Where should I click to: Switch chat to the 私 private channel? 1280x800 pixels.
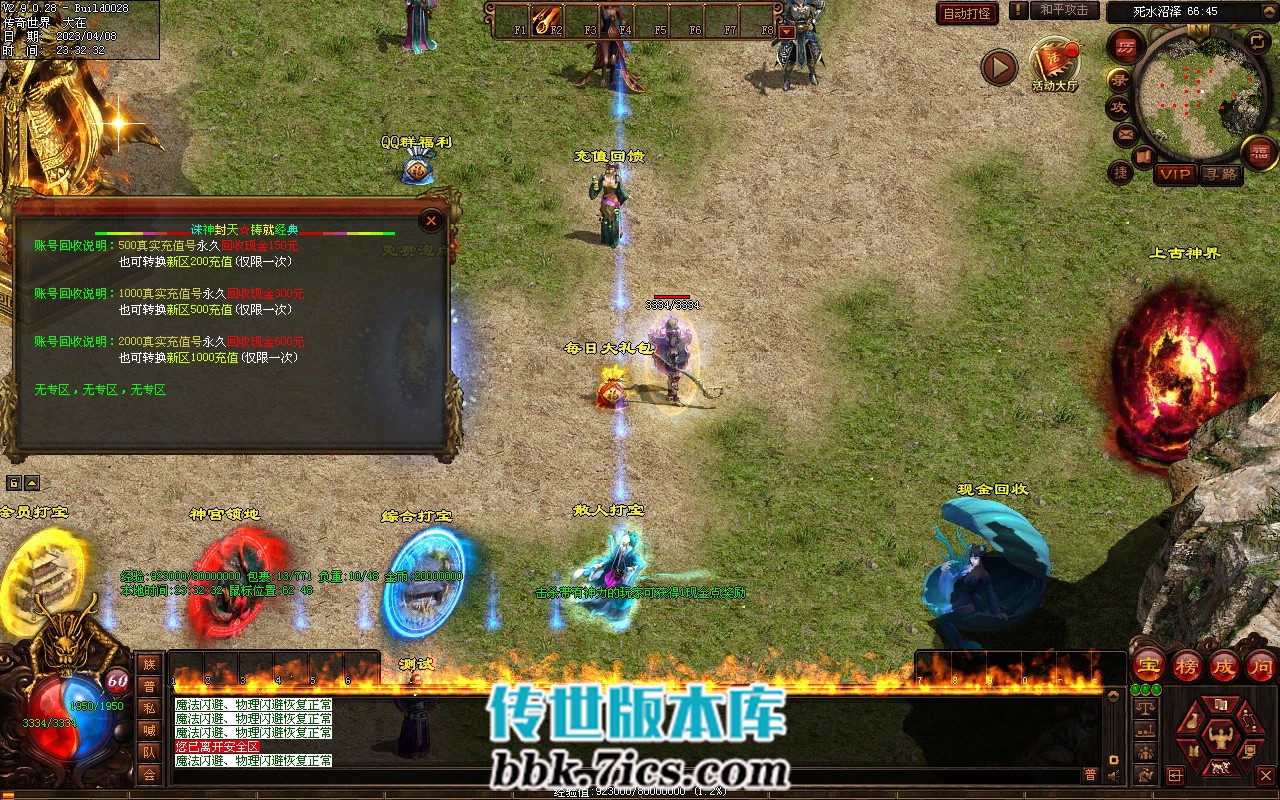point(149,708)
